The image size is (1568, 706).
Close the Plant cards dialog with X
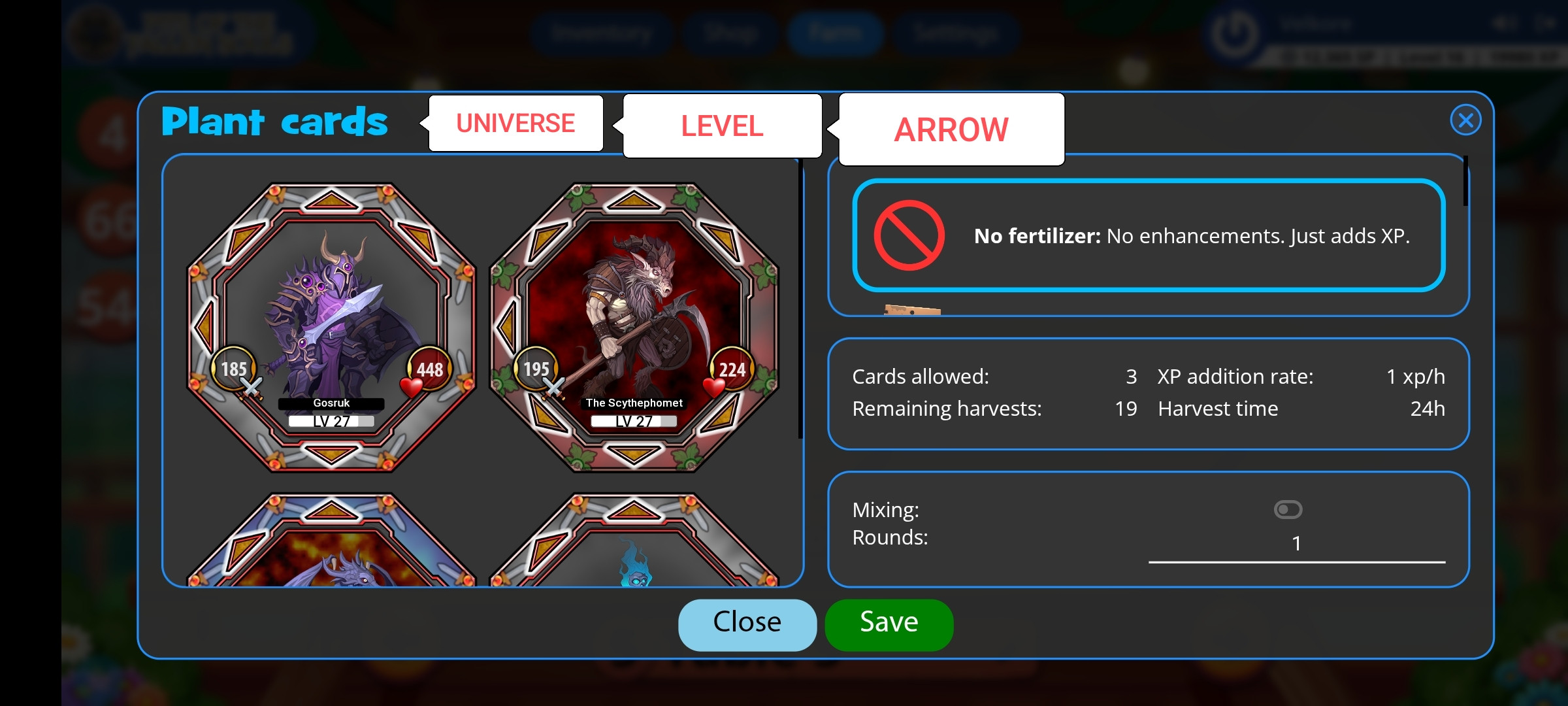tap(1465, 120)
